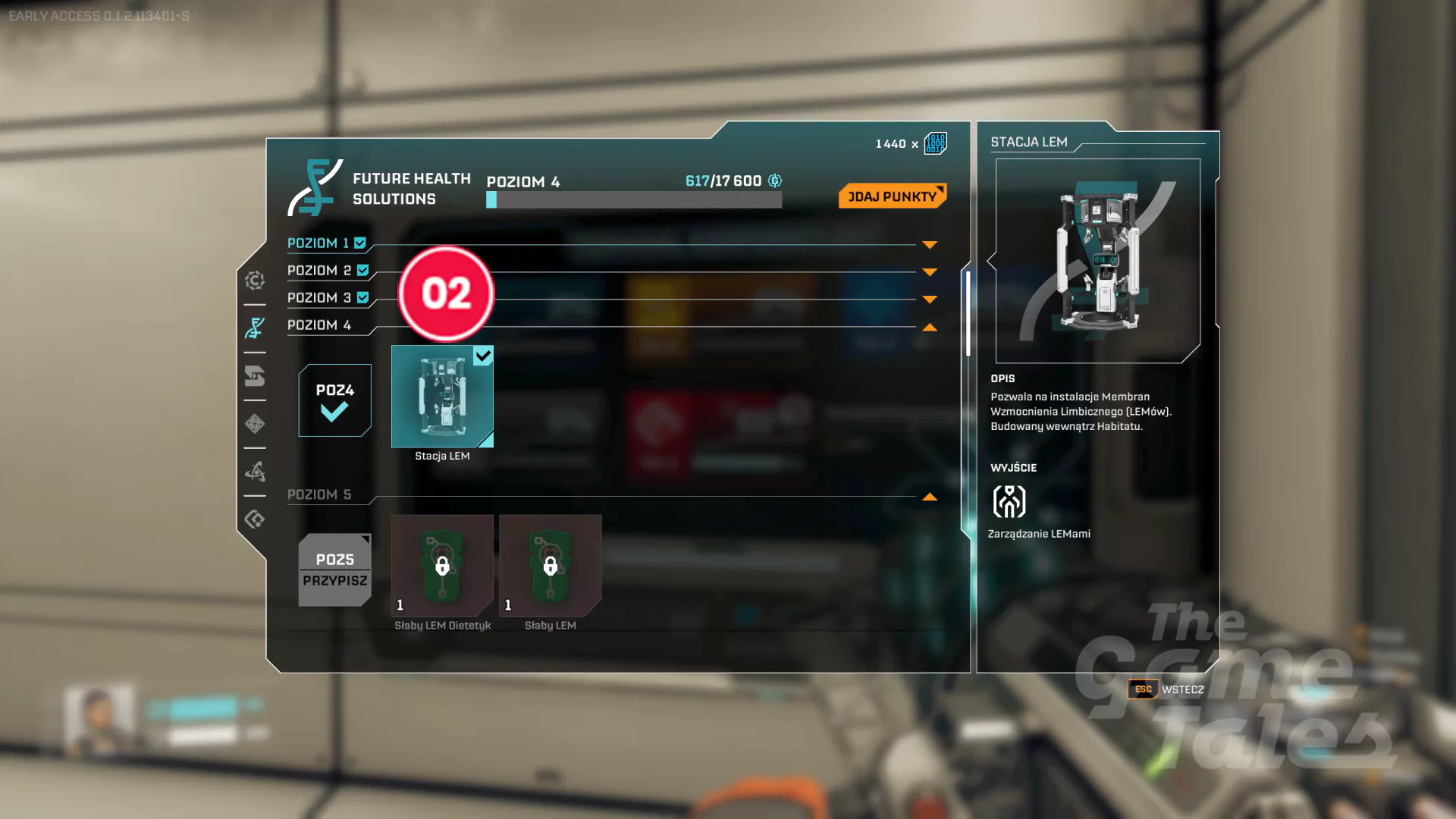Viewport: 1456px width, 819px height.
Task: Expand the Poziom 2 section
Action: click(930, 272)
